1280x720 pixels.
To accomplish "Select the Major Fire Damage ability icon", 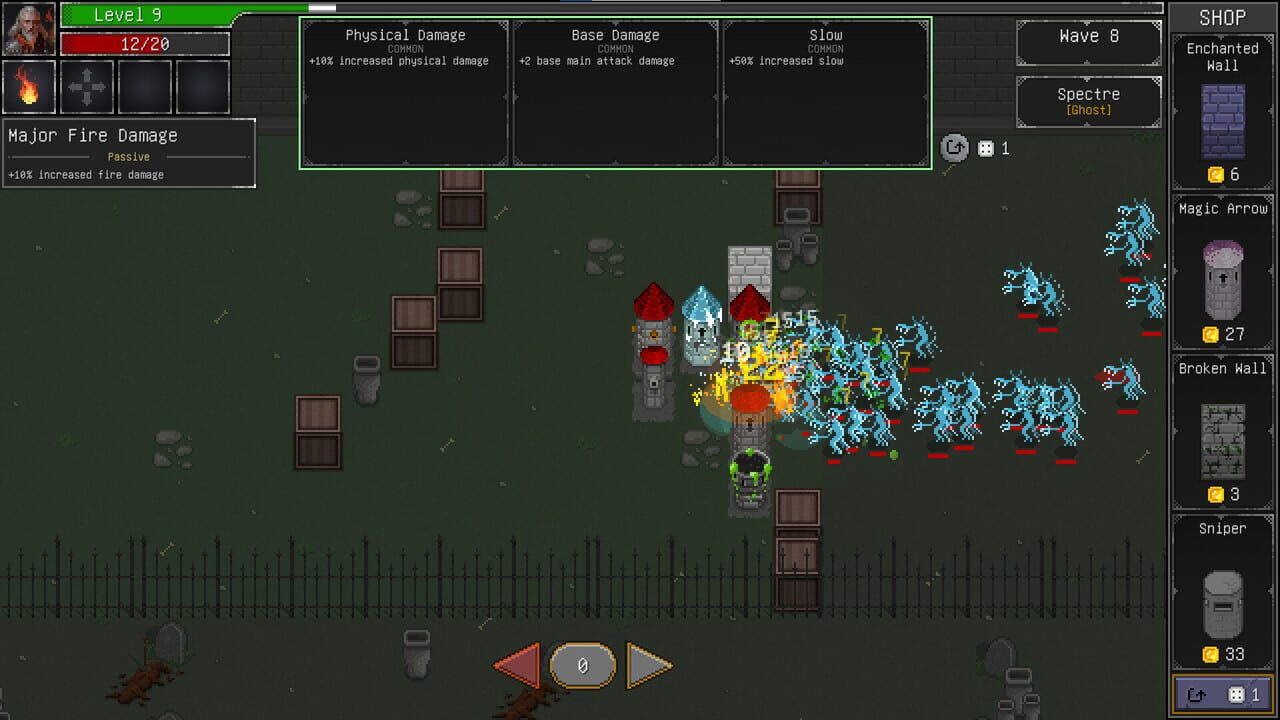I will (30, 88).
